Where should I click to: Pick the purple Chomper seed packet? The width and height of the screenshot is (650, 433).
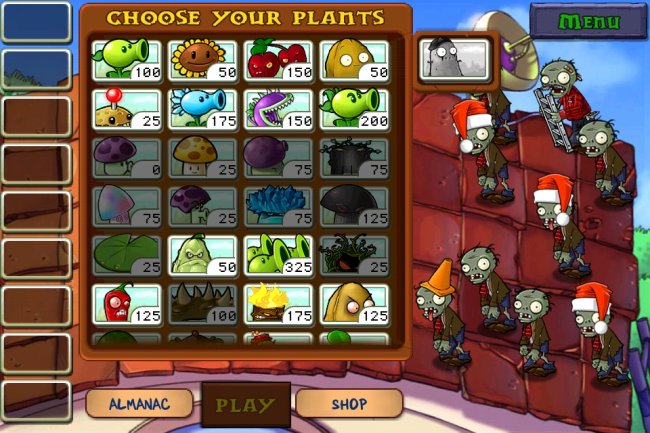277,109
